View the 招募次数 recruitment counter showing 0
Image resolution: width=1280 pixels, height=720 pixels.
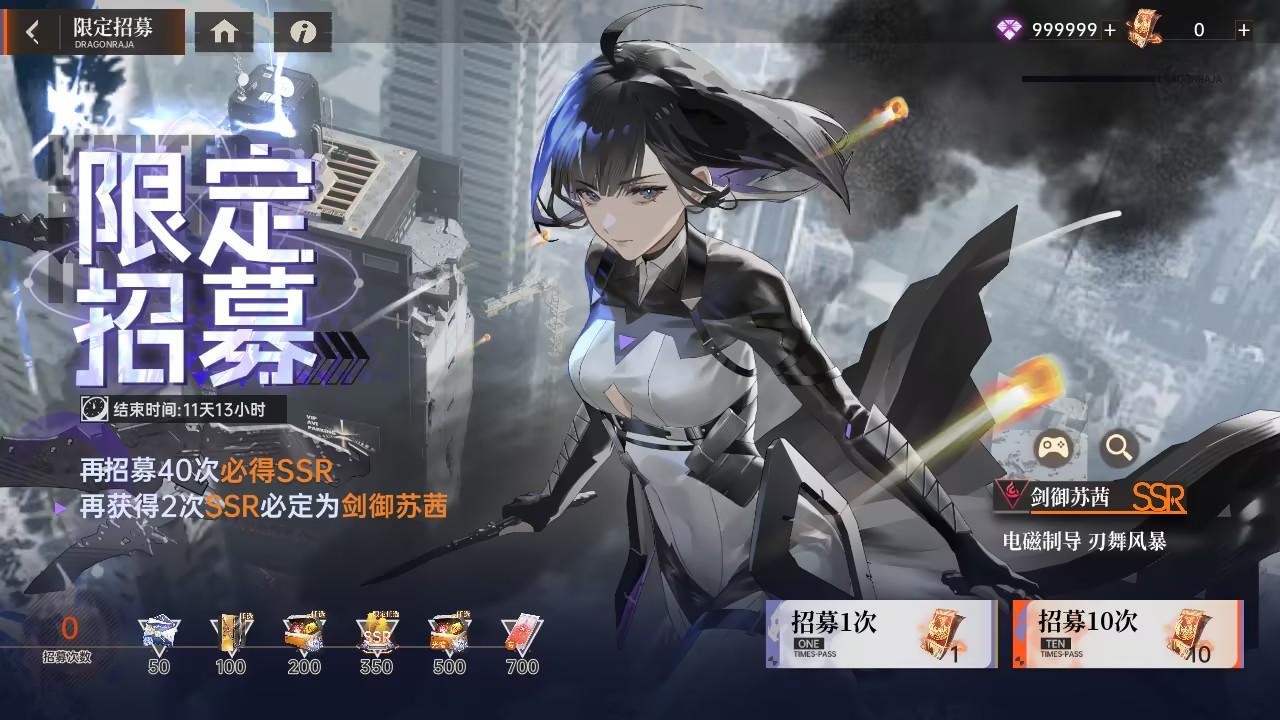click(67, 640)
